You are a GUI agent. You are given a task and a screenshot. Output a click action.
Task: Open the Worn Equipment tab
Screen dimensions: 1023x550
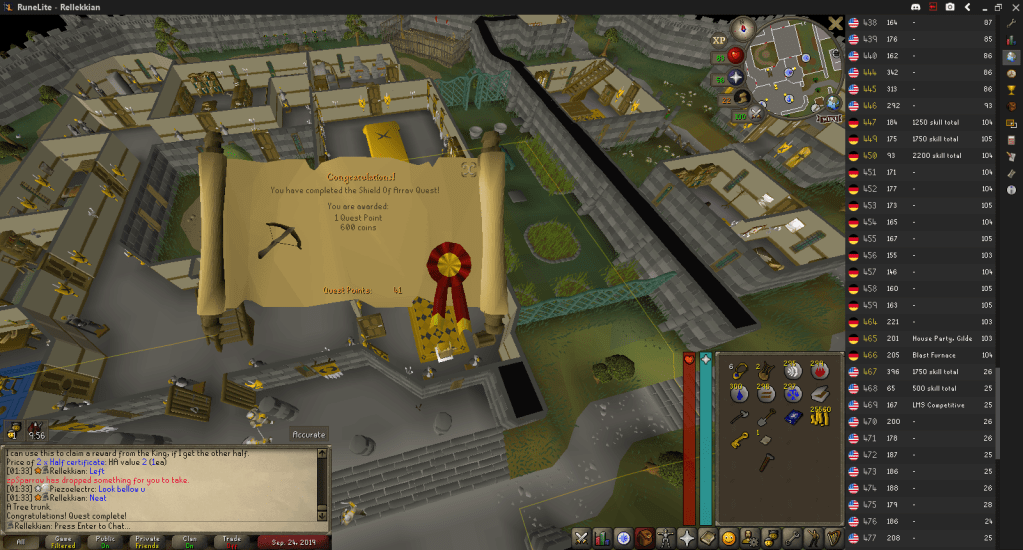click(x=666, y=538)
